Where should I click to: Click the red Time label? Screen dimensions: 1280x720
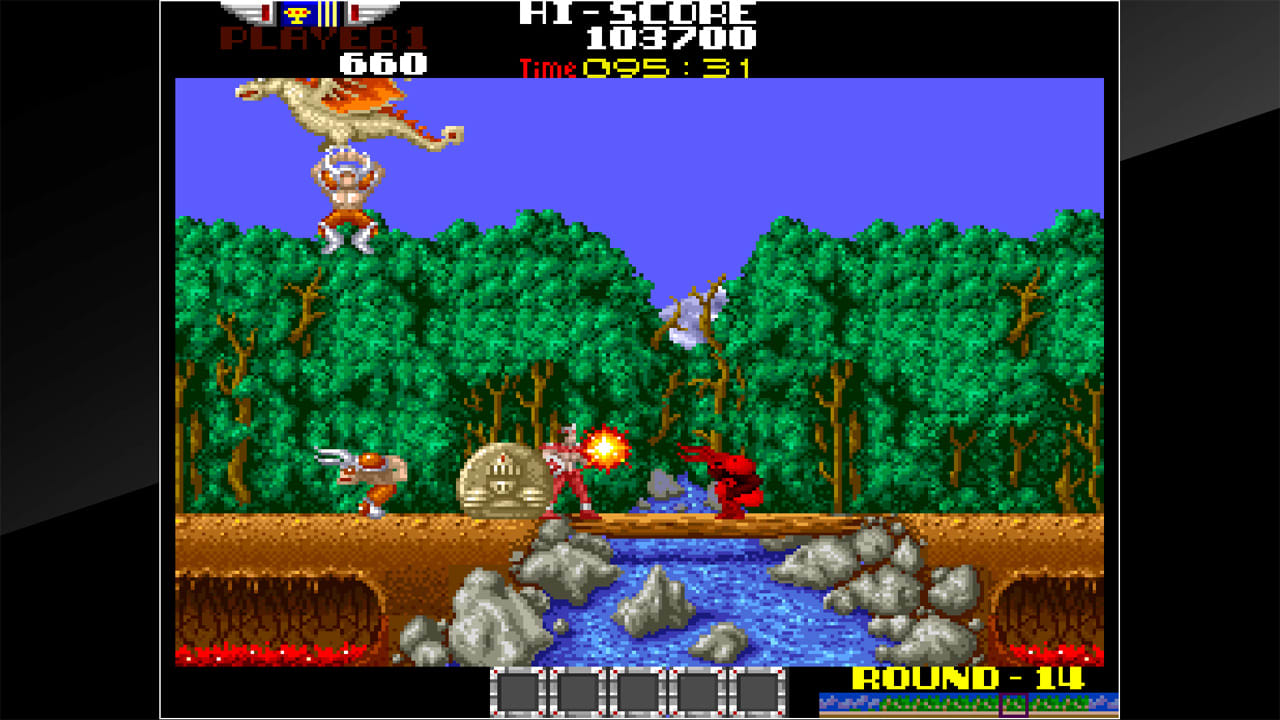[x=545, y=69]
